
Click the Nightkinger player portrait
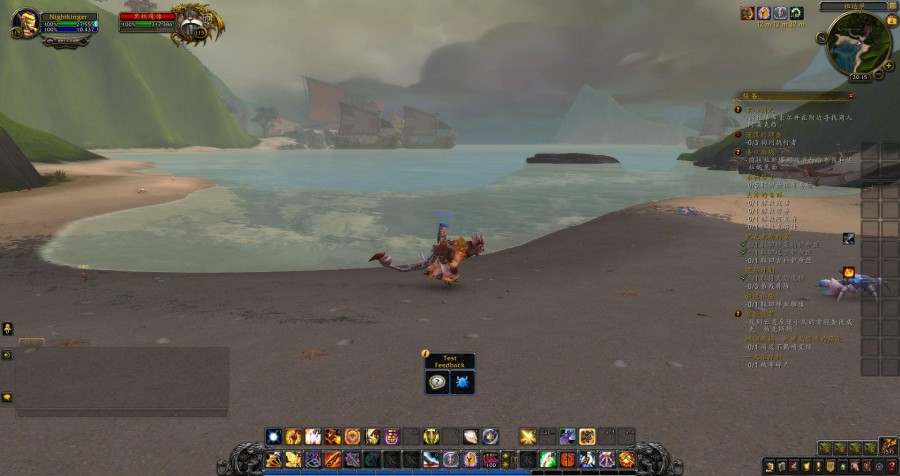tap(27, 22)
